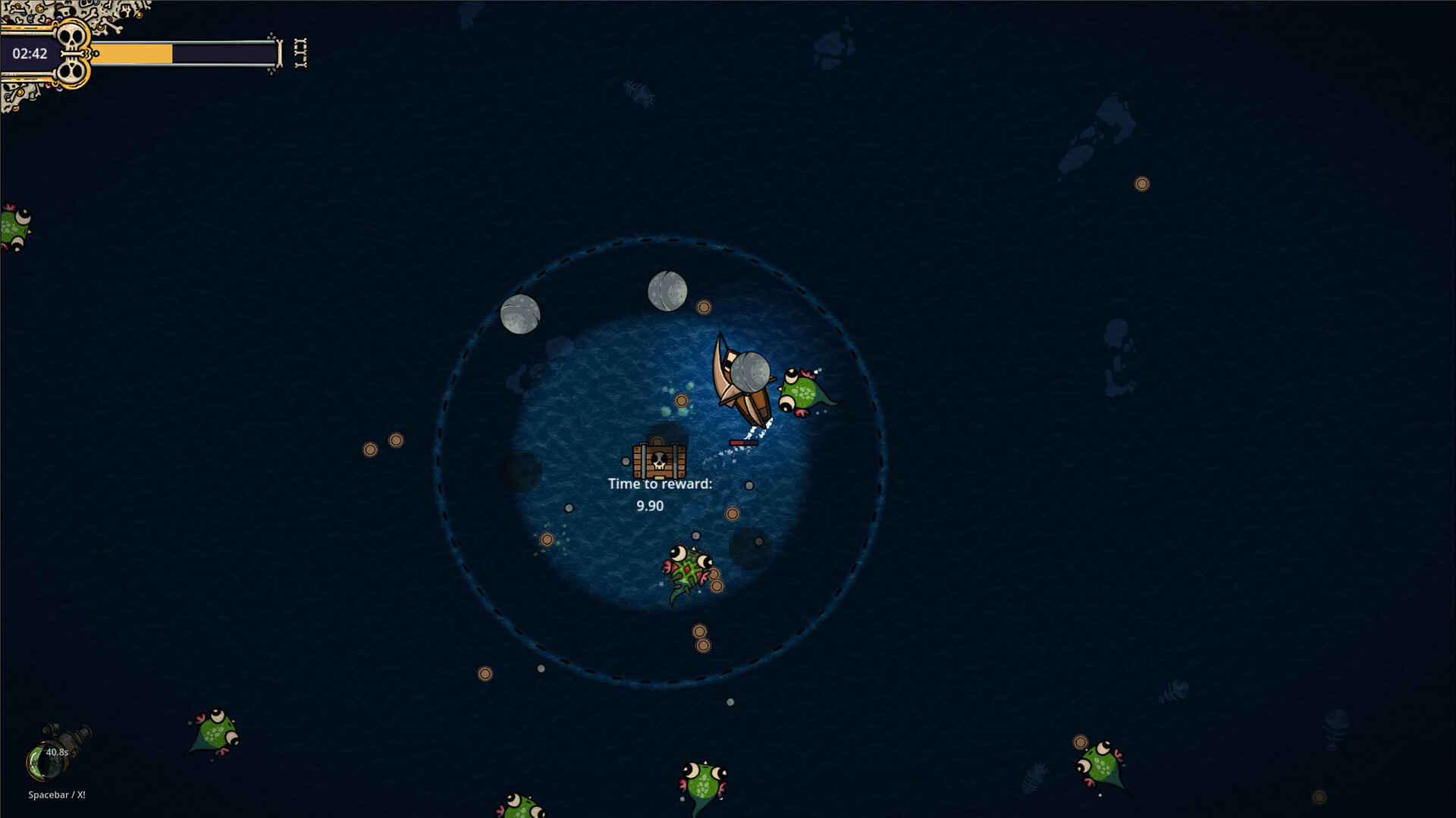
Task: Click the 9.90 reward countdown number
Action: click(648, 506)
